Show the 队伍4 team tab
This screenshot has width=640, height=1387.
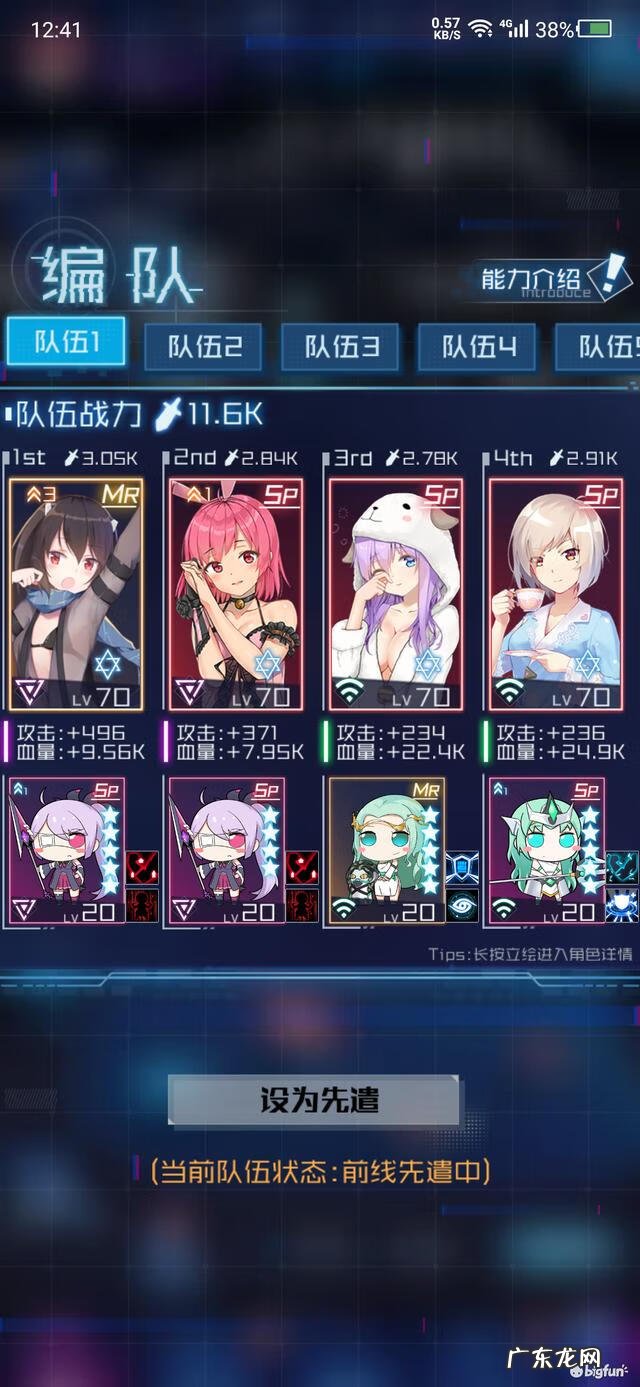[477, 347]
